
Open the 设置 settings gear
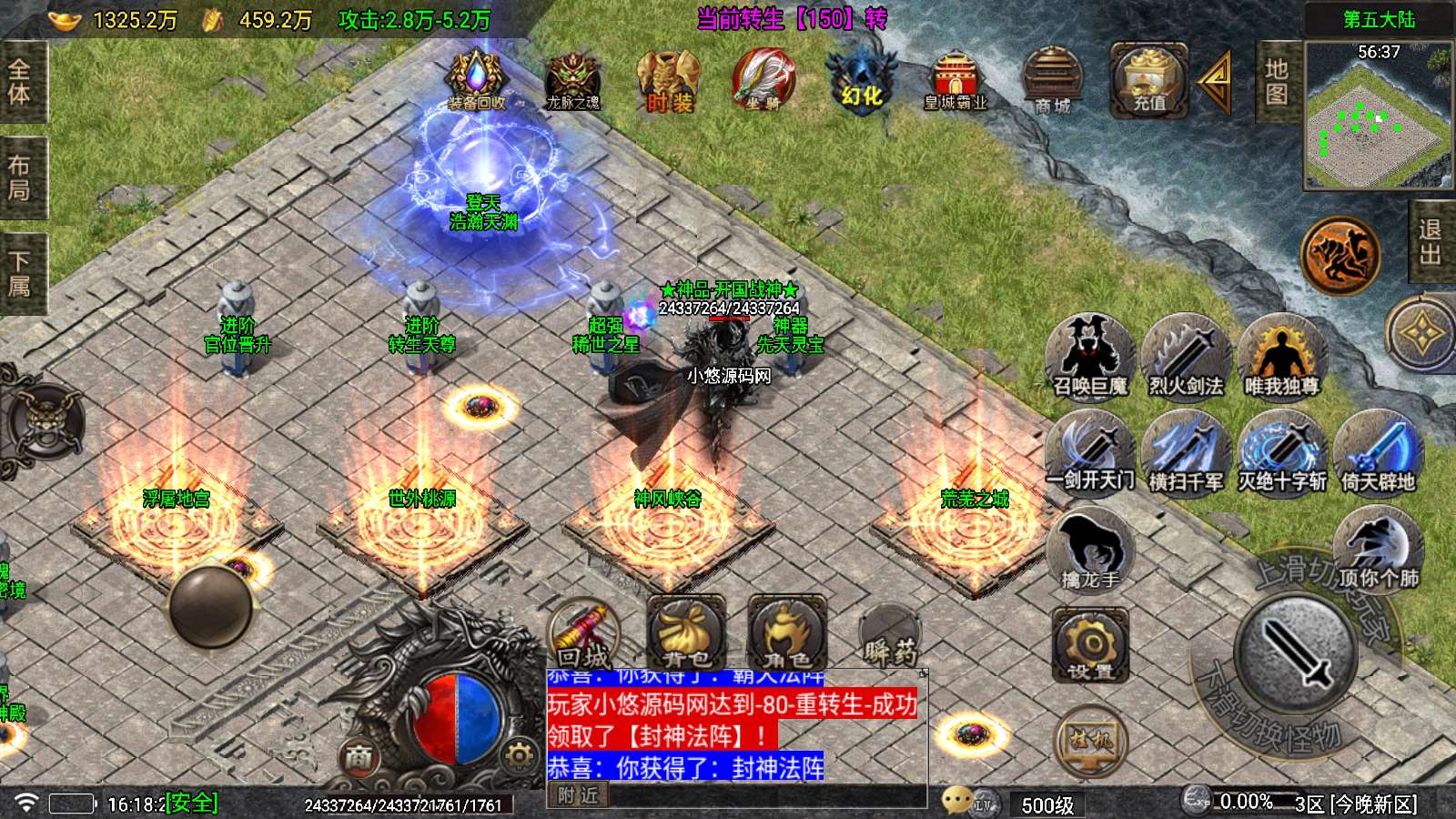tap(1090, 644)
